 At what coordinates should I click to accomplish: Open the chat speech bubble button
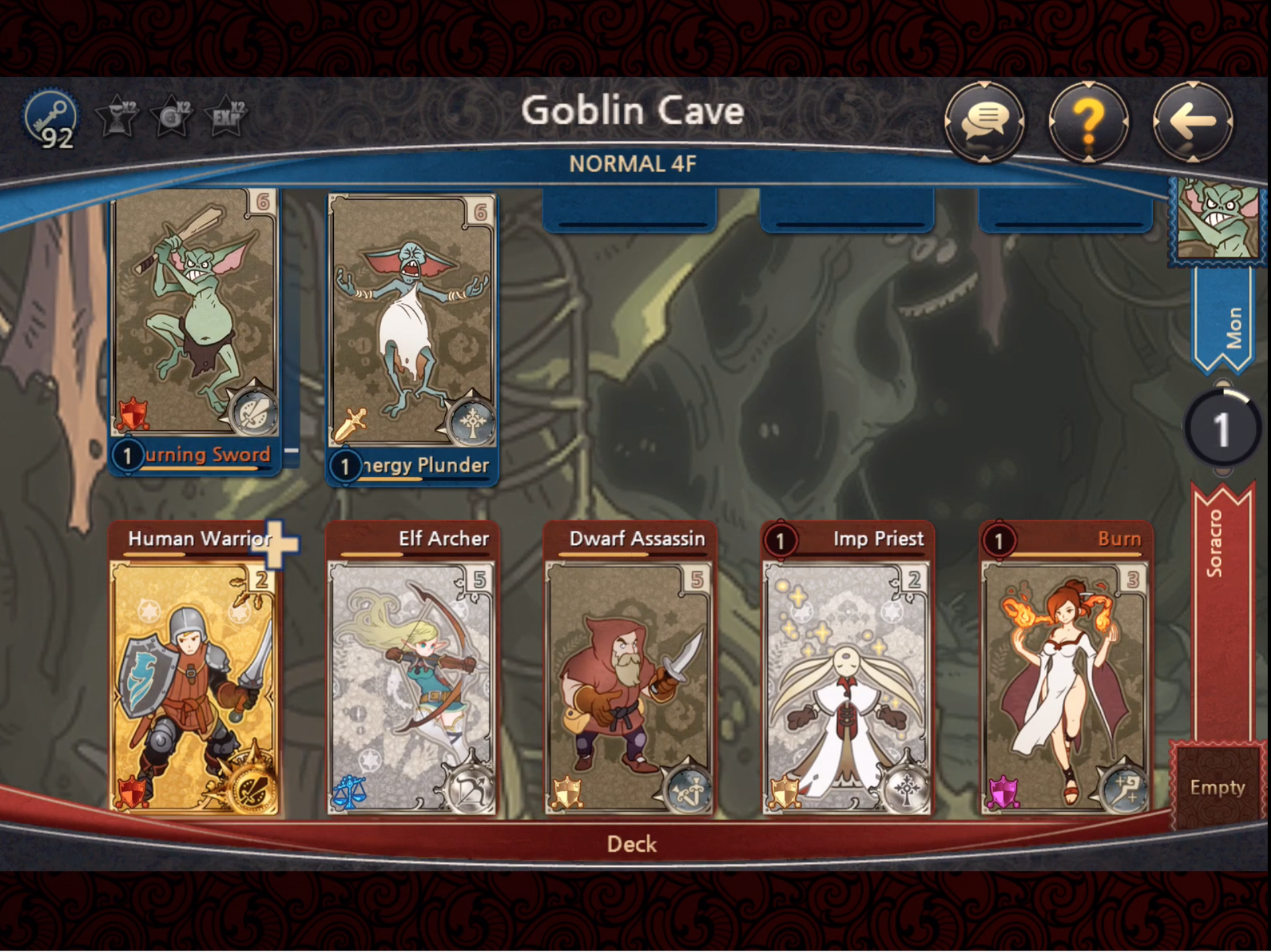coord(984,121)
